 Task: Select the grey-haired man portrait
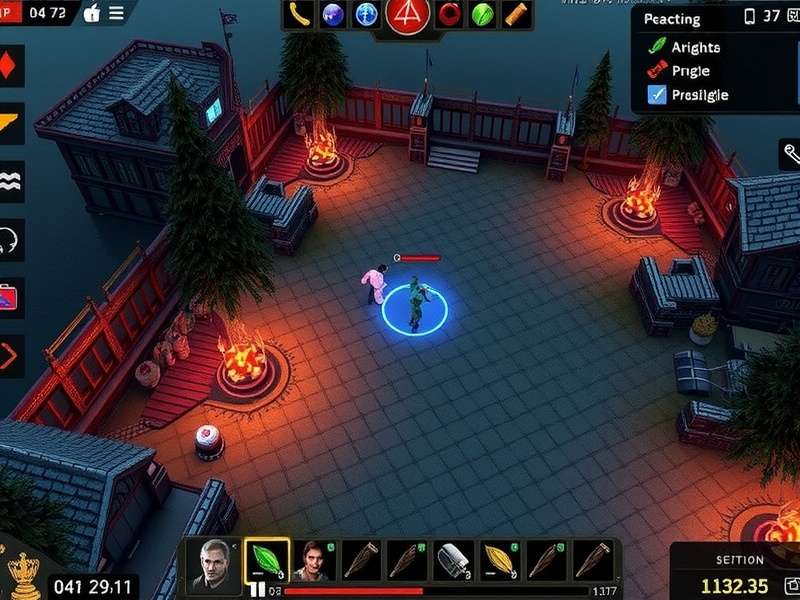[214, 561]
